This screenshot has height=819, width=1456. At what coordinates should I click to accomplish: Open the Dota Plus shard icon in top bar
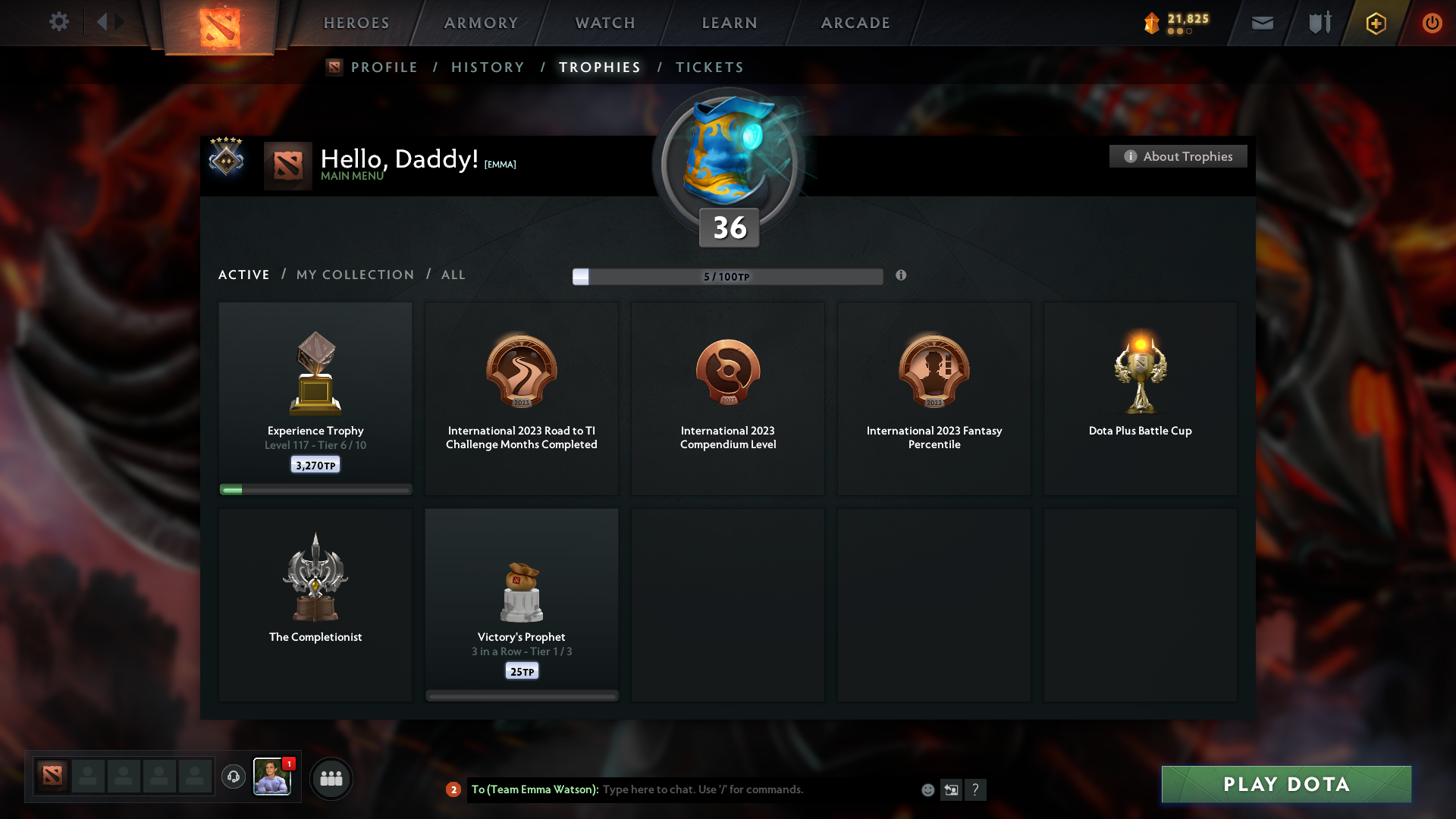(1153, 23)
